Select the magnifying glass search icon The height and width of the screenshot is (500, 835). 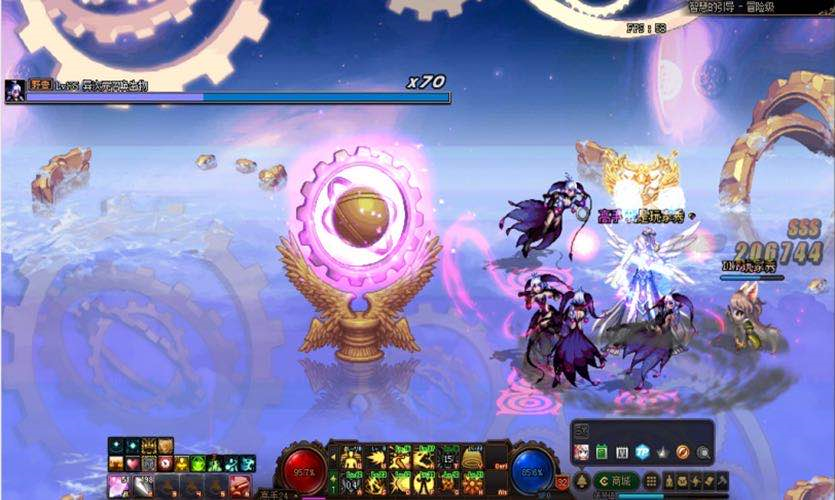[703, 452]
